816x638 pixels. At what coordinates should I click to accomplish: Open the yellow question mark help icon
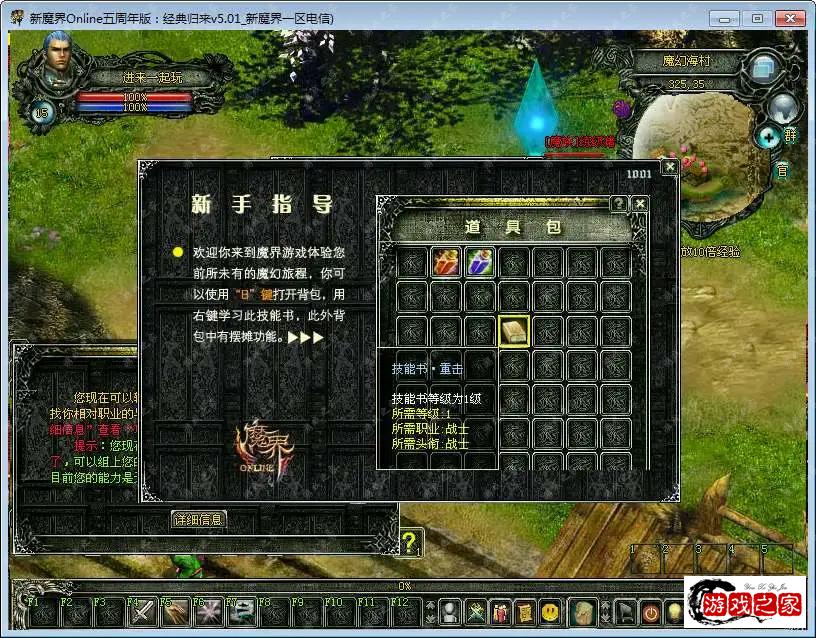411,543
